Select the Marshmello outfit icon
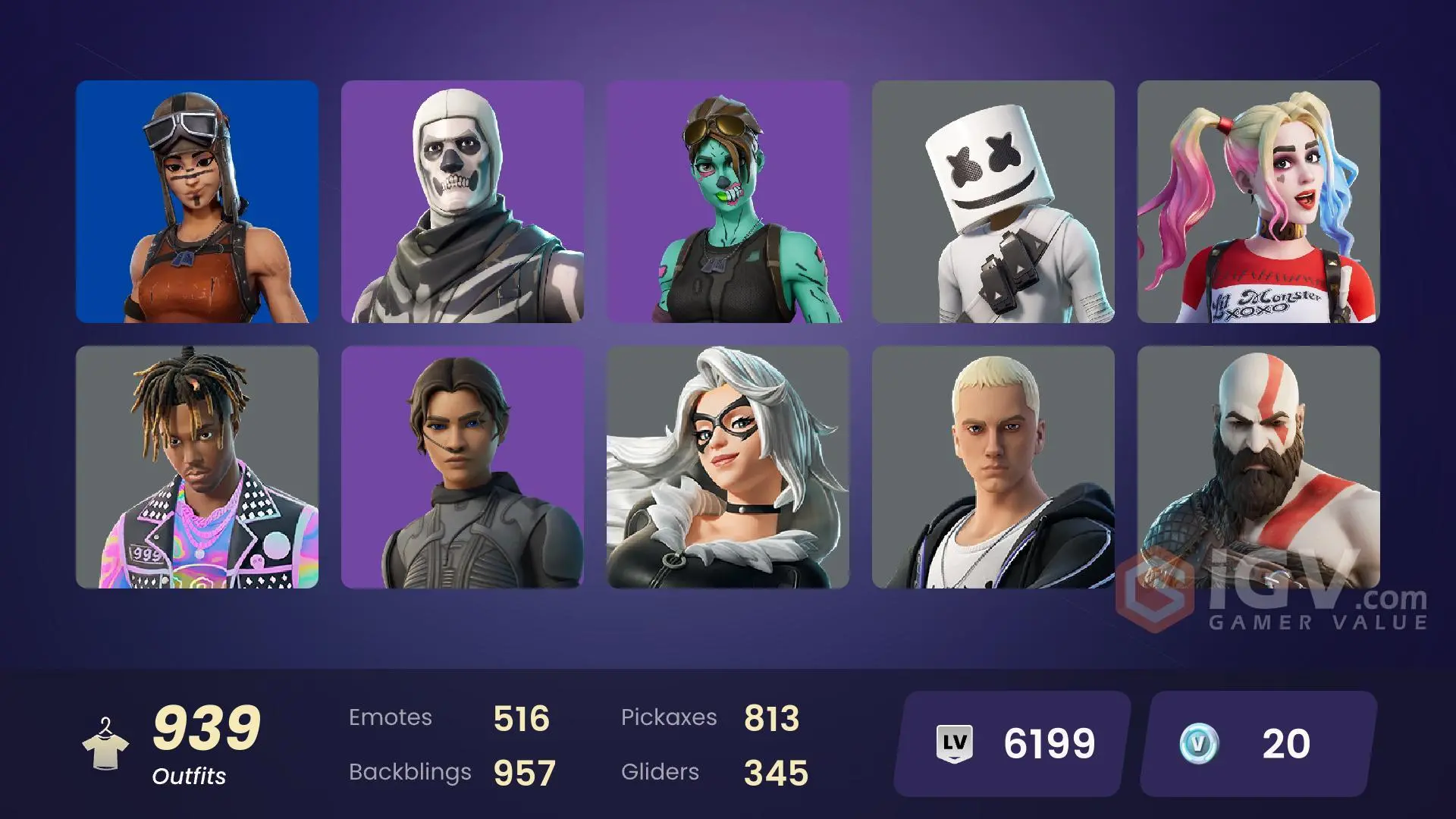This screenshot has width=1456, height=819. point(992,203)
